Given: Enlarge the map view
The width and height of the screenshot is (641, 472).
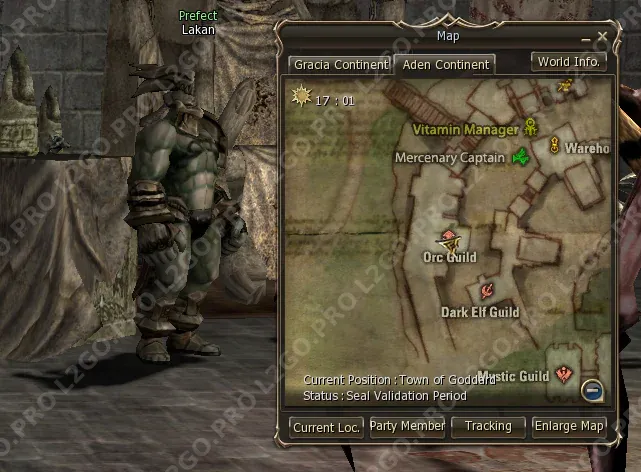Looking at the screenshot, I should pyautogui.click(x=569, y=426).
